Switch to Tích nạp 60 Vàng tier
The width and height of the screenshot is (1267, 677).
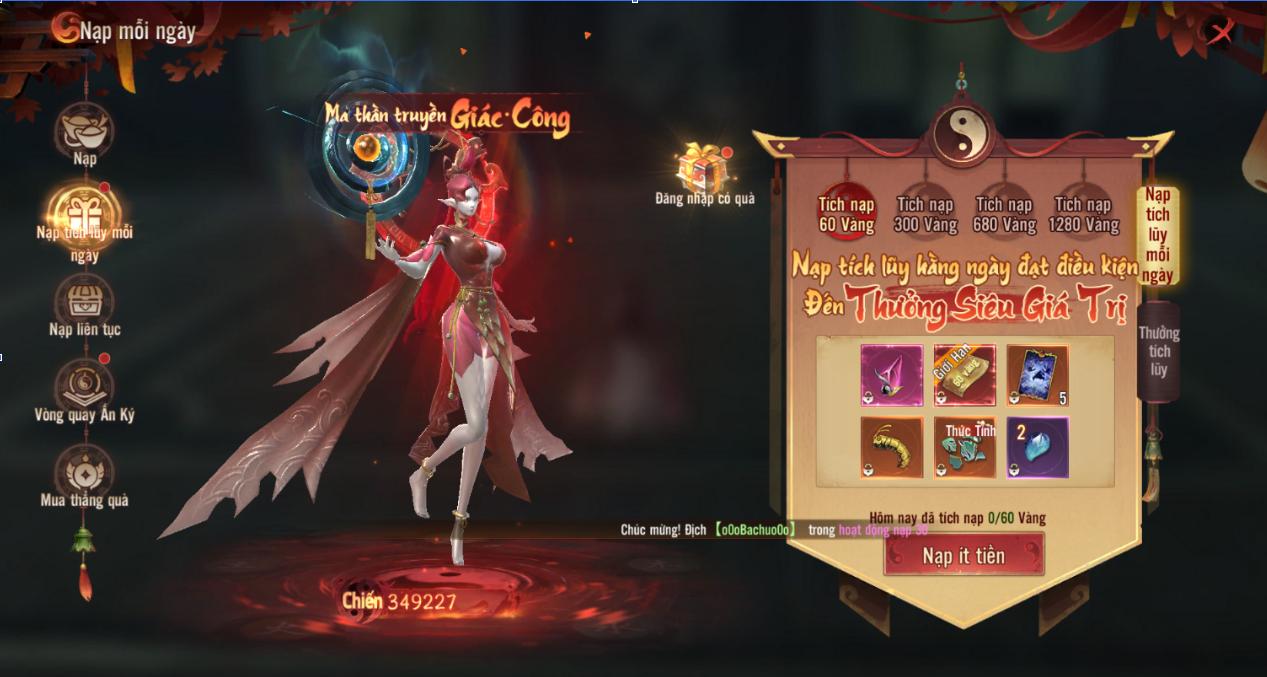click(846, 213)
